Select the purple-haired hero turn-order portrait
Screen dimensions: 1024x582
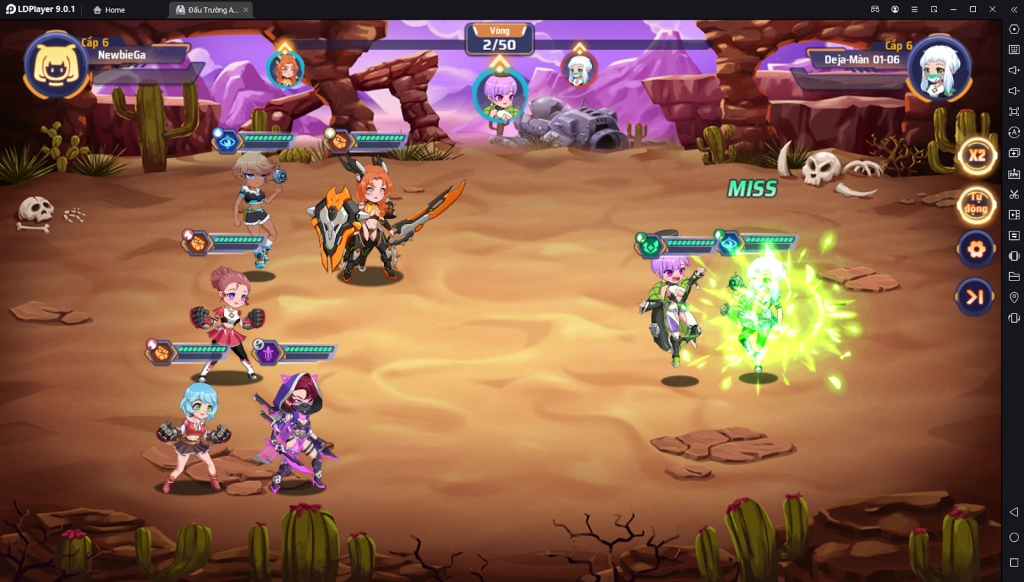[499, 94]
